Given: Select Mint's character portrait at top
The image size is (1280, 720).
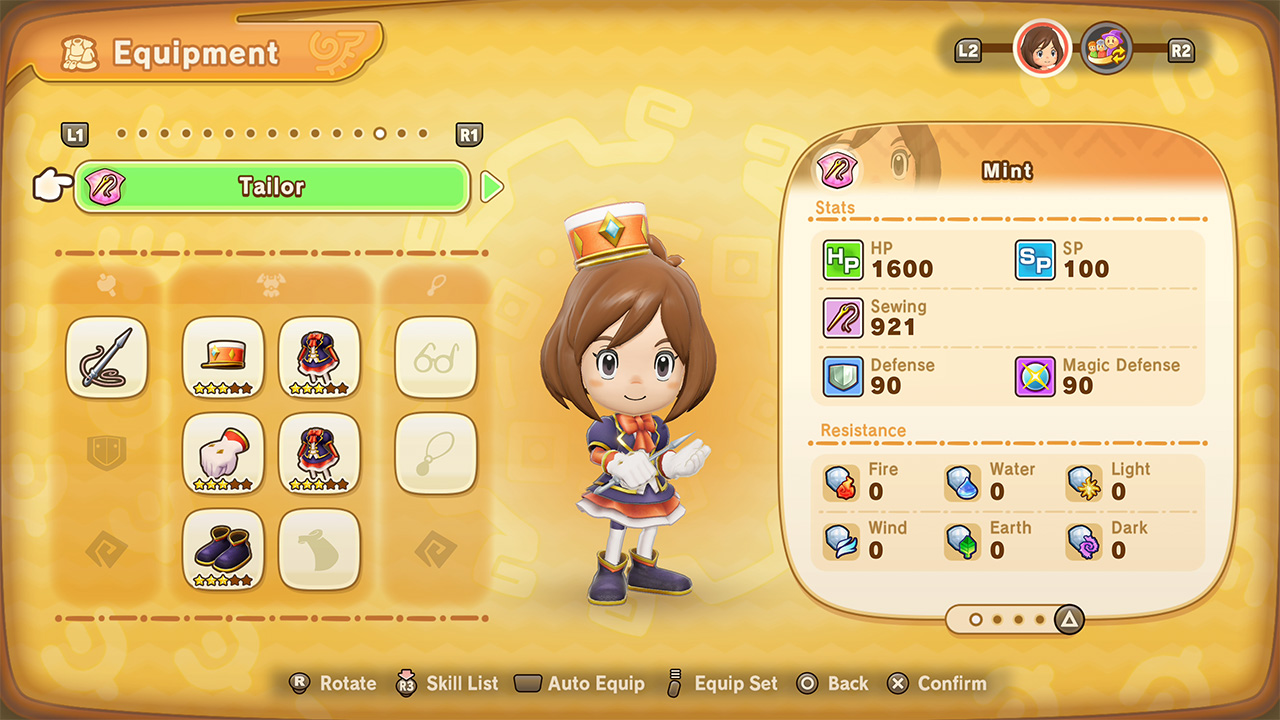Looking at the screenshot, I should [x=1042, y=49].
